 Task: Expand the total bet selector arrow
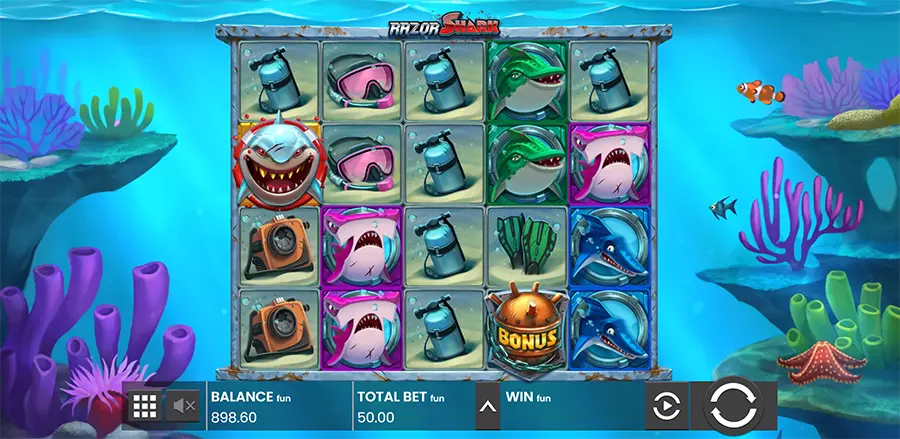click(487, 407)
